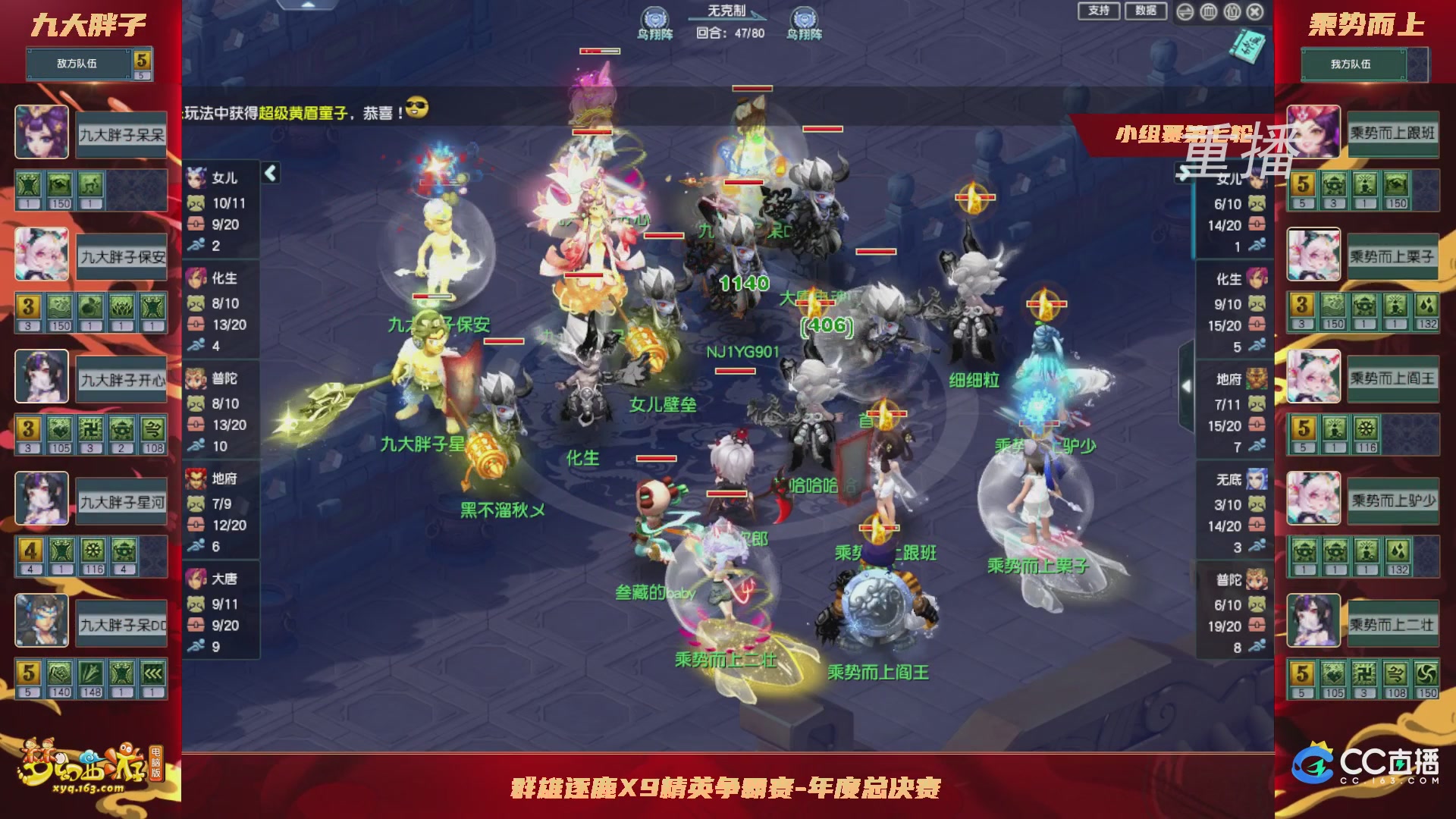Collapse the left unit list with the arrow

tap(269, 173)
